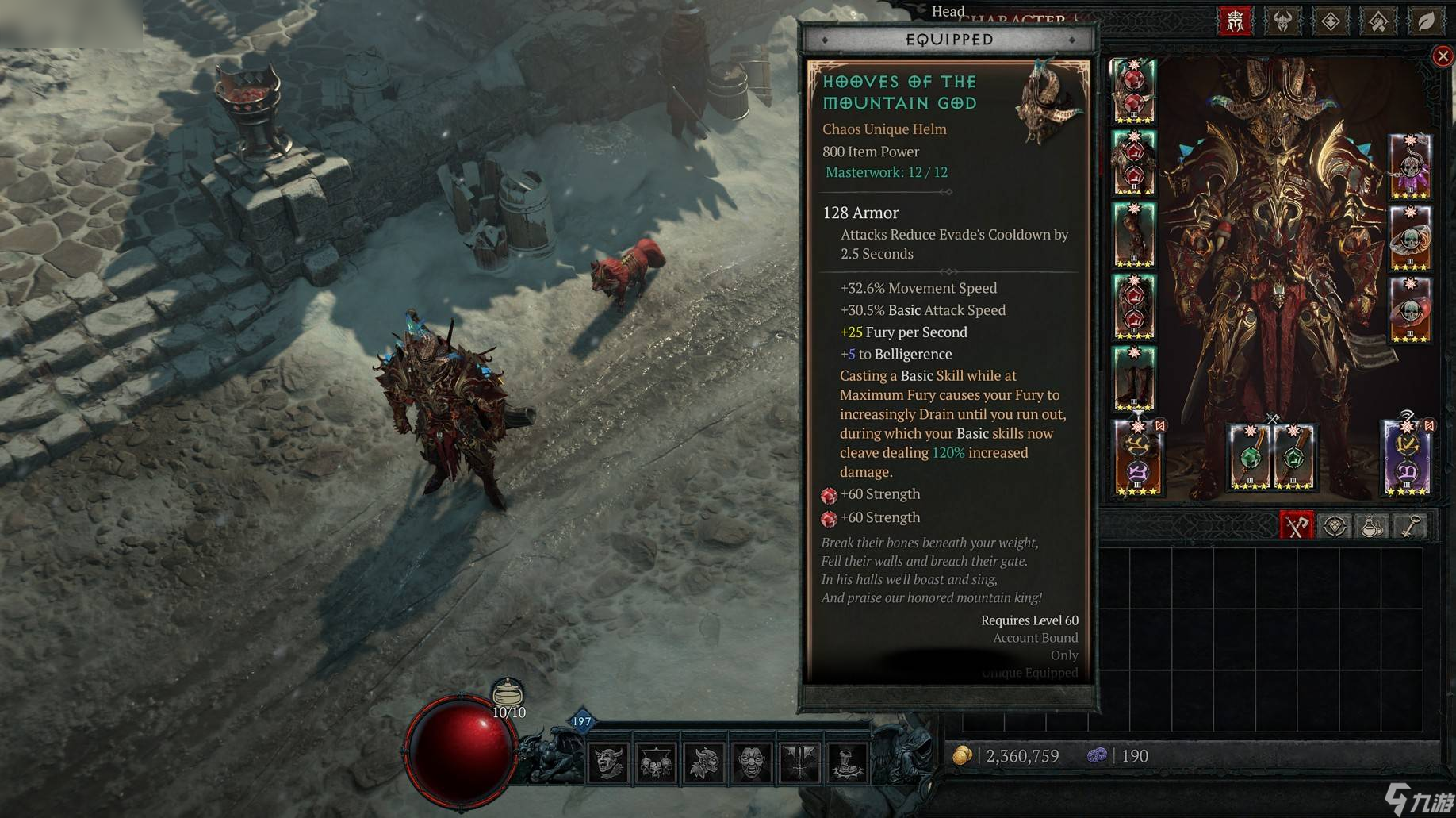
Task: Activate the screaming bald face skill
Action: 752,762
